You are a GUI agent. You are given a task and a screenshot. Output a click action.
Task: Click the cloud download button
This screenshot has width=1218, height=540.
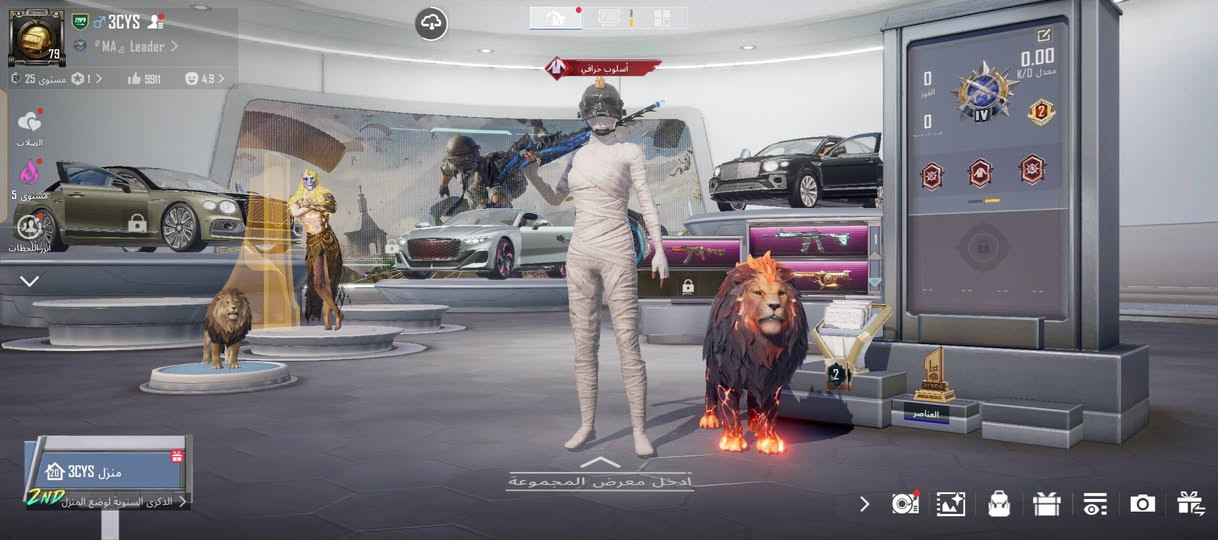[x=431, y=23]
